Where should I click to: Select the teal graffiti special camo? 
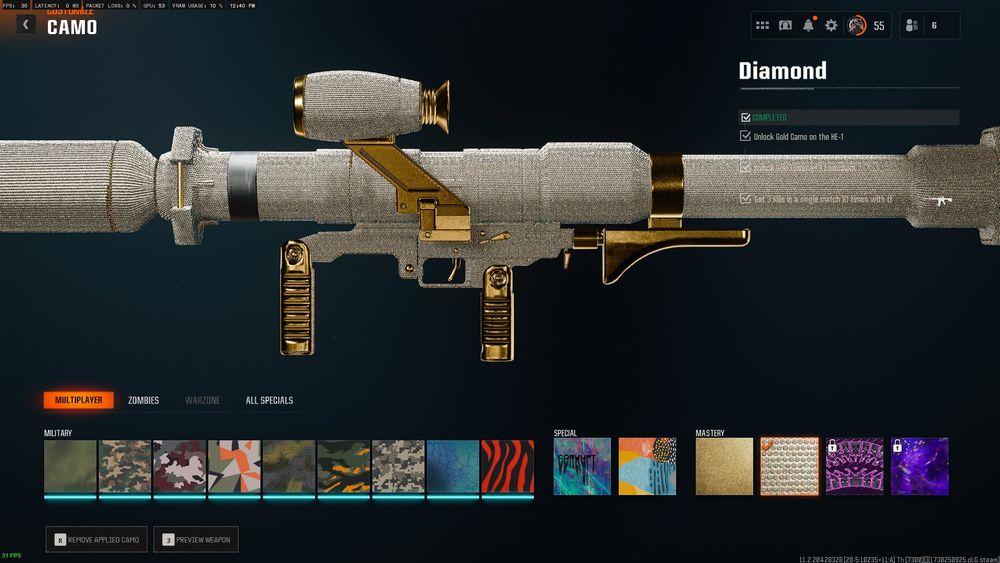pos(582,466)
